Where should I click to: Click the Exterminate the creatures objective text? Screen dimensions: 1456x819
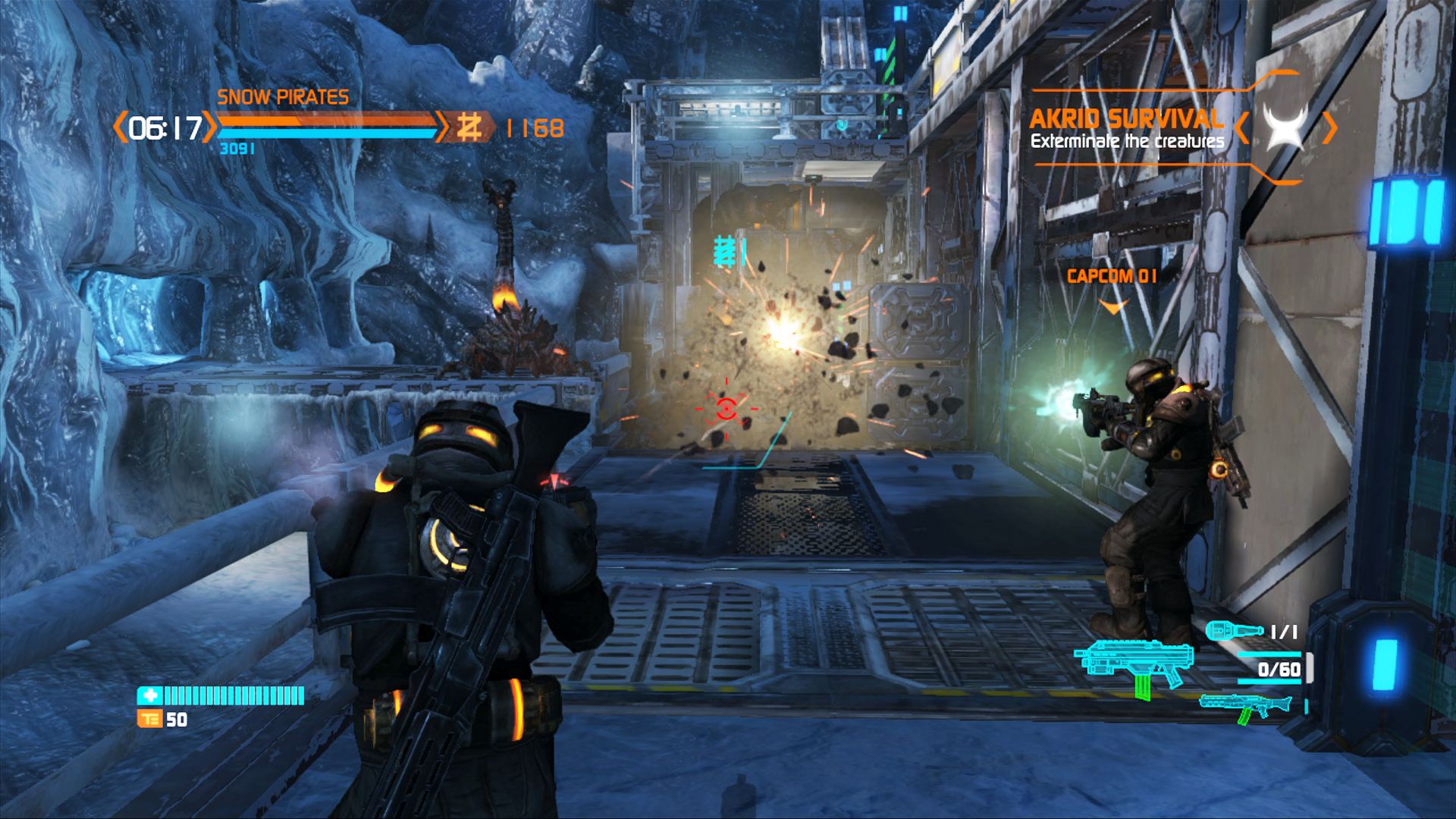tap(1128, 140)
